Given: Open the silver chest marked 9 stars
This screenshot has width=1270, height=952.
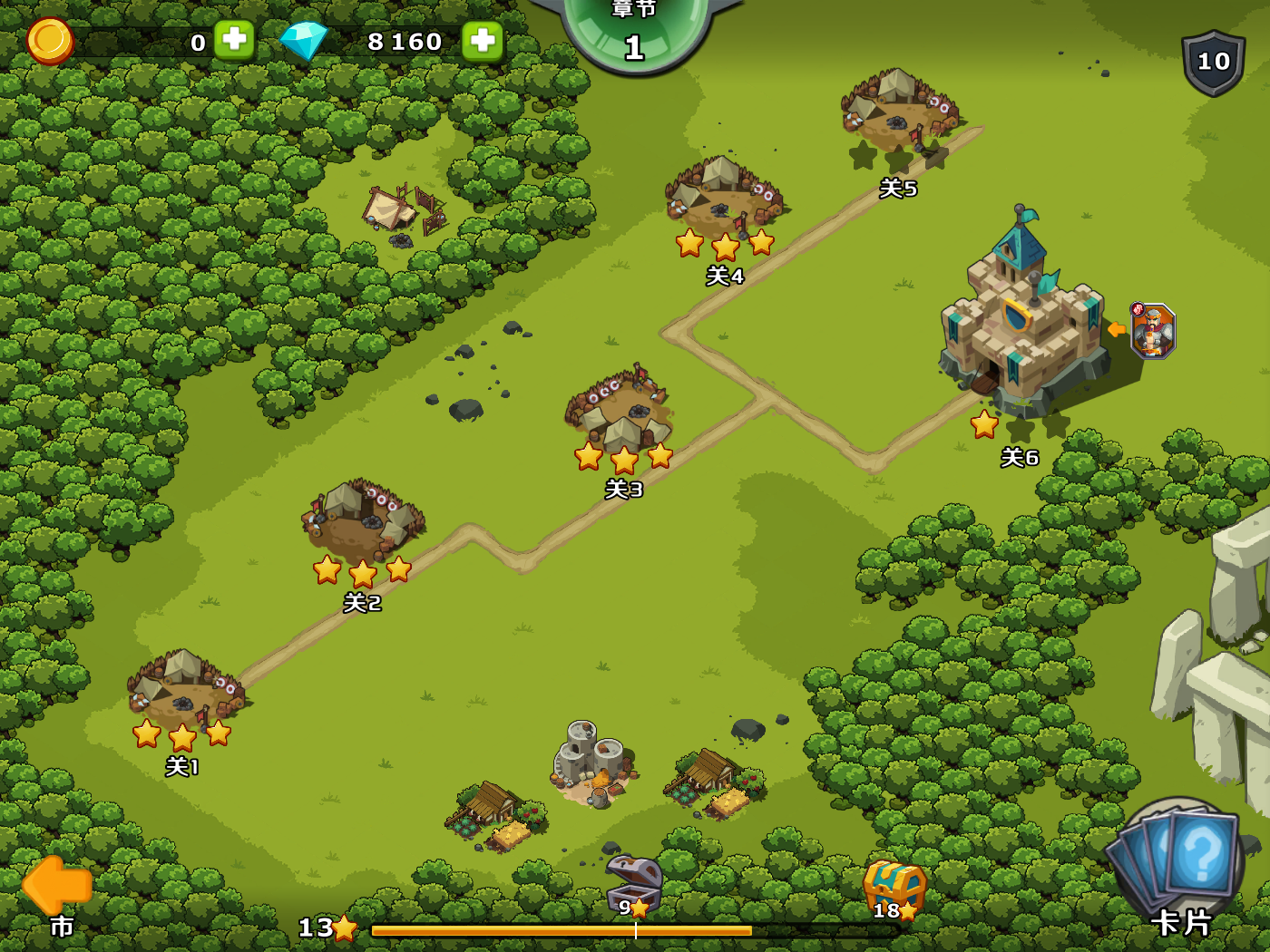Looking at the screenshot, I should point(633,879).
